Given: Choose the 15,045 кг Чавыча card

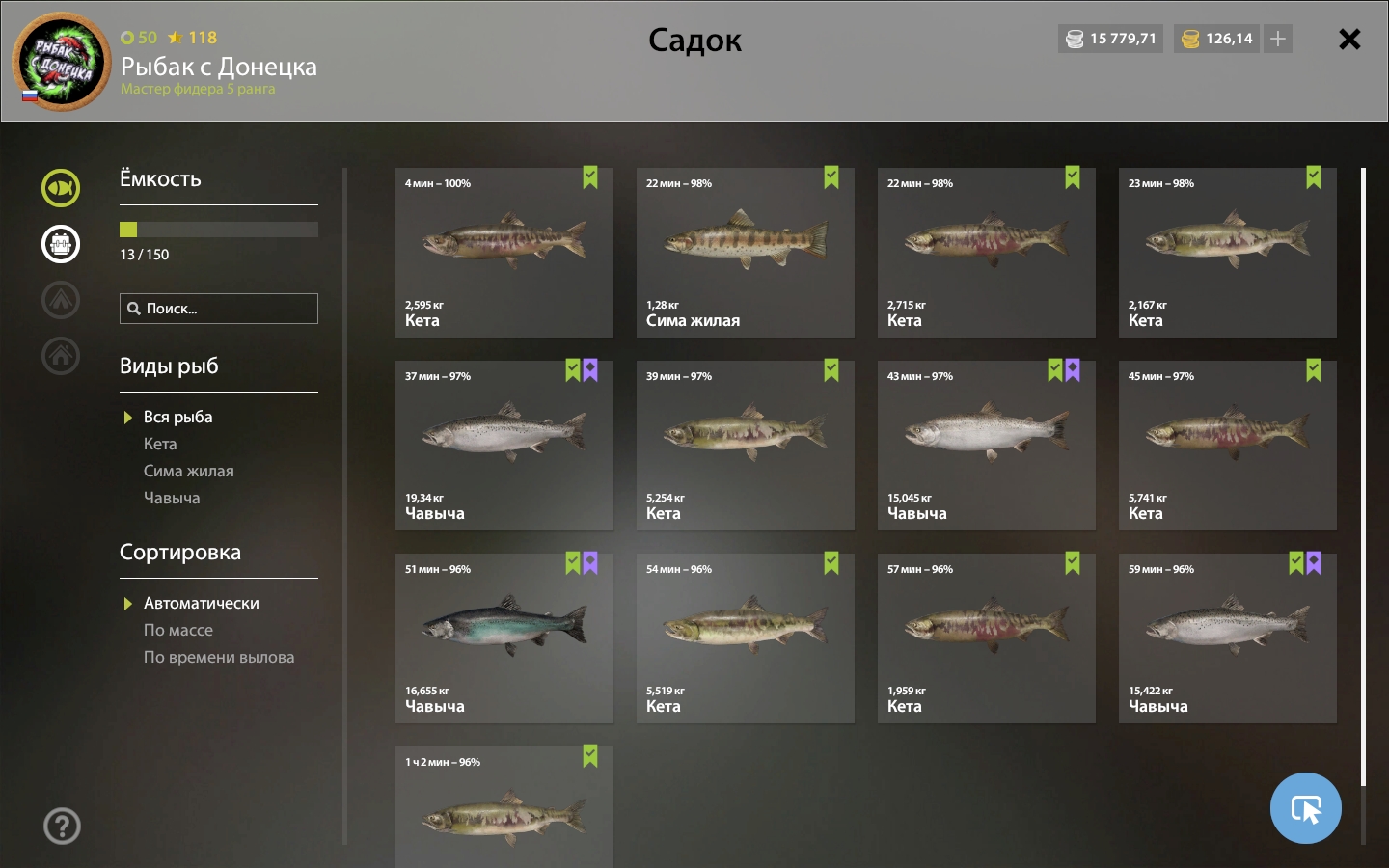Looking at the screenshot, I should click(x=986, y=445).
